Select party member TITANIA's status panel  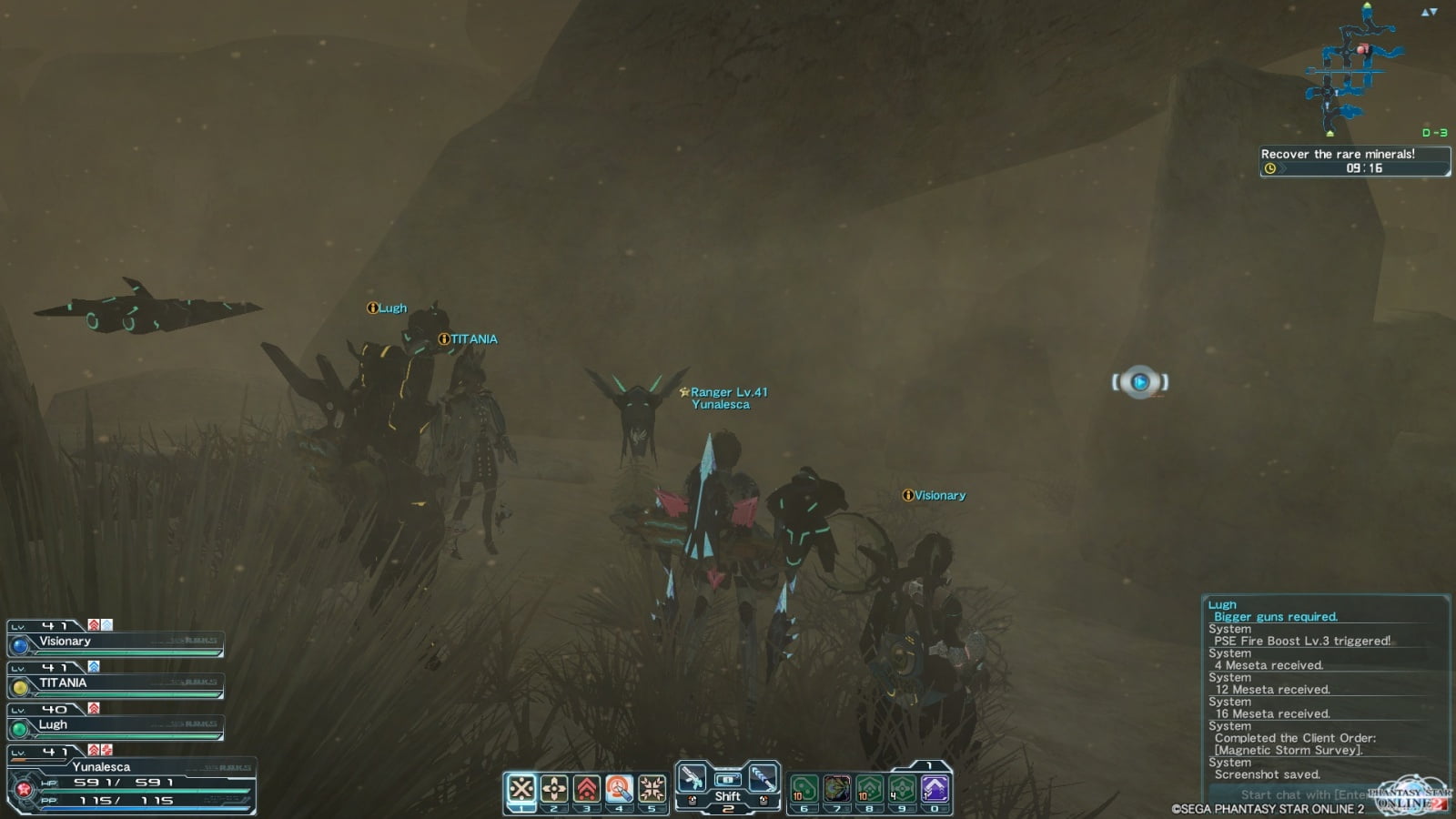click(x=116, y=682)
